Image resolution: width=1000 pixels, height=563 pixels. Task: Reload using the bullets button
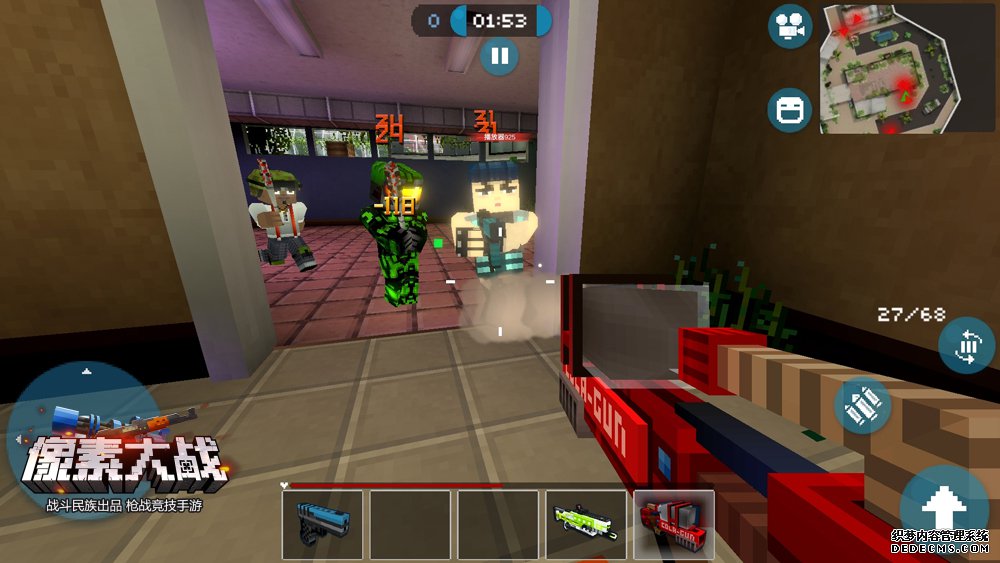click(x=863, y=405)
